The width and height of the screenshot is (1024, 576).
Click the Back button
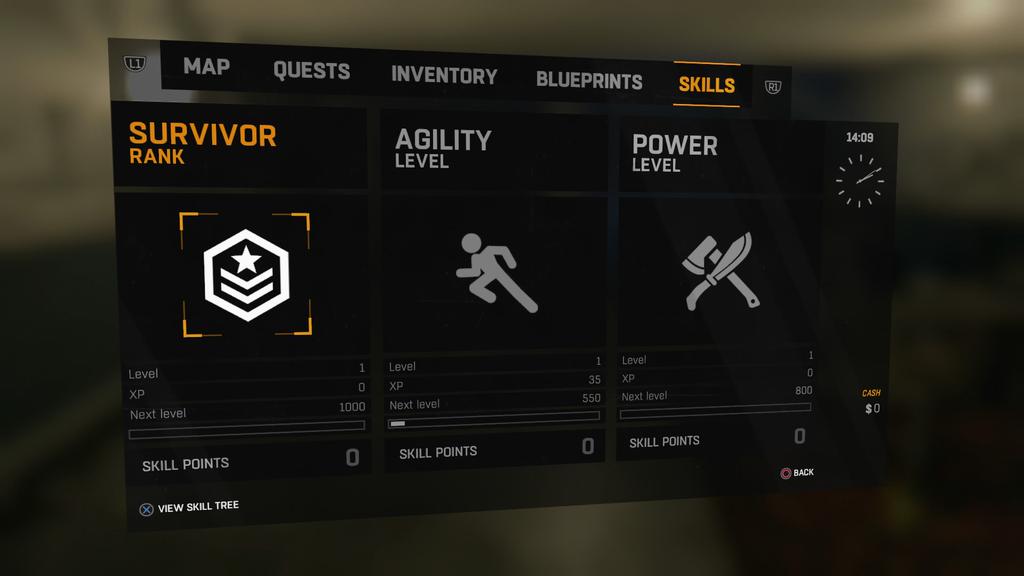click(x=797, y=472)
